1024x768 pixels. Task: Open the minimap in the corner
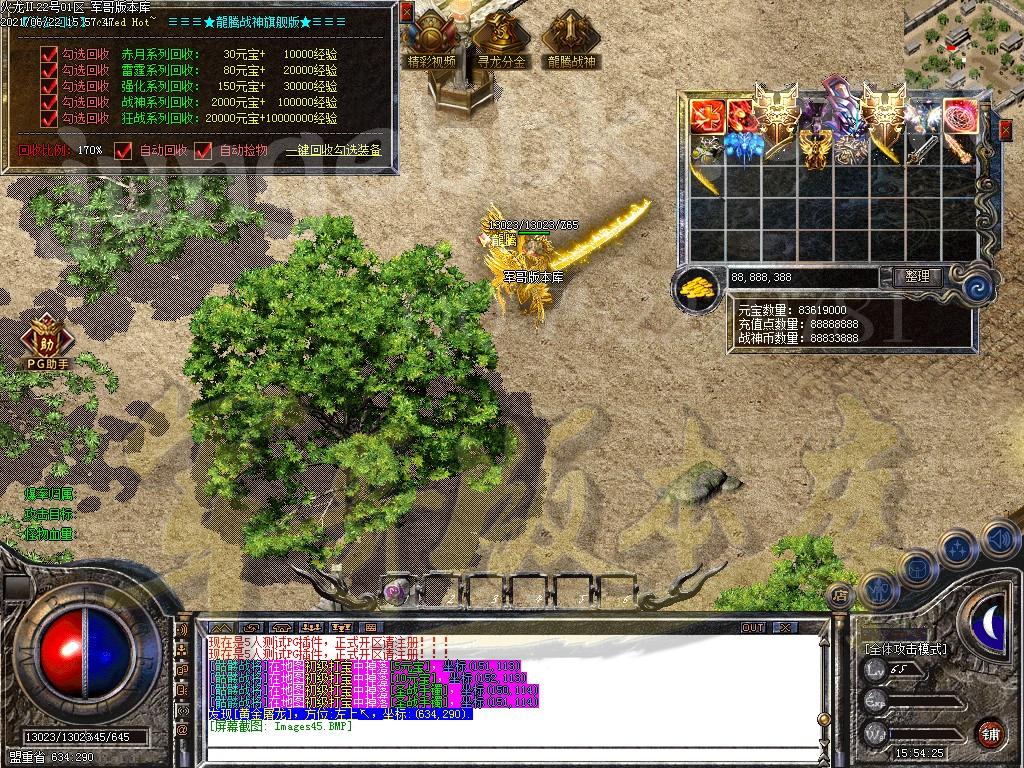(x=962, y=43)
